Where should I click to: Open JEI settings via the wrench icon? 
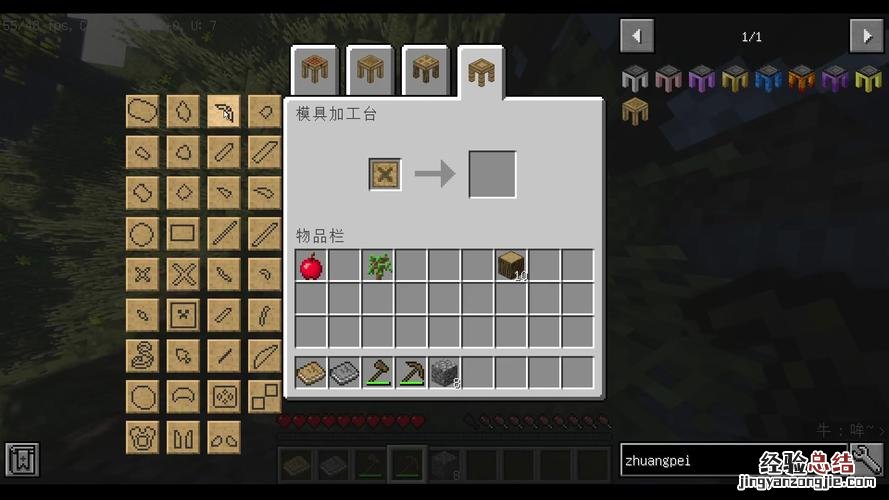point(866,459)
